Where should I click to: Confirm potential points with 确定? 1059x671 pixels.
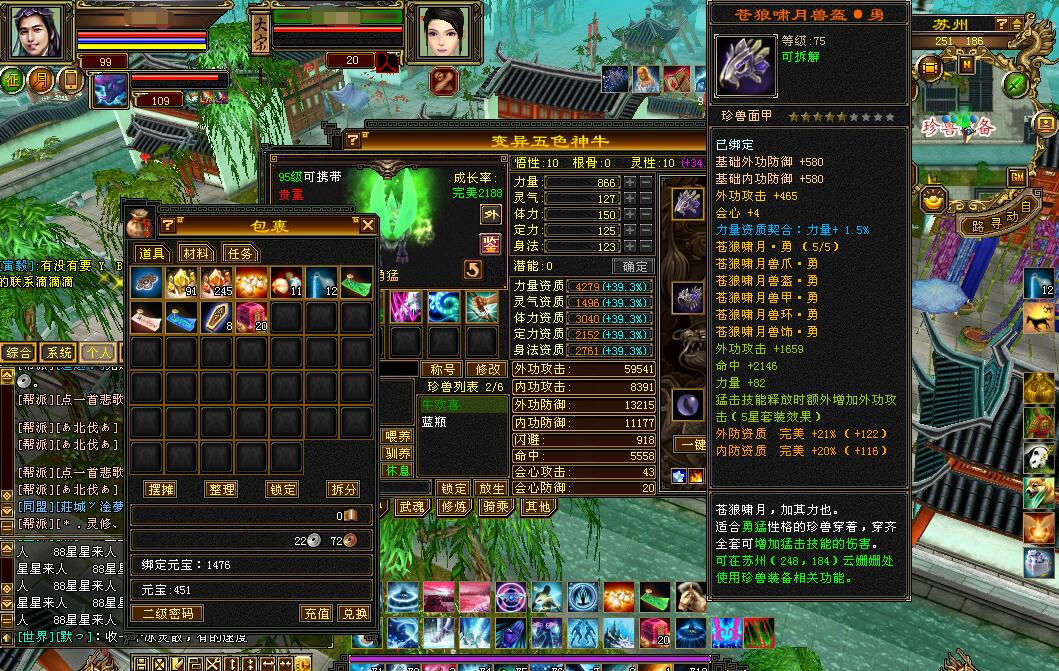pyautogui.click(x=635, y=267)
